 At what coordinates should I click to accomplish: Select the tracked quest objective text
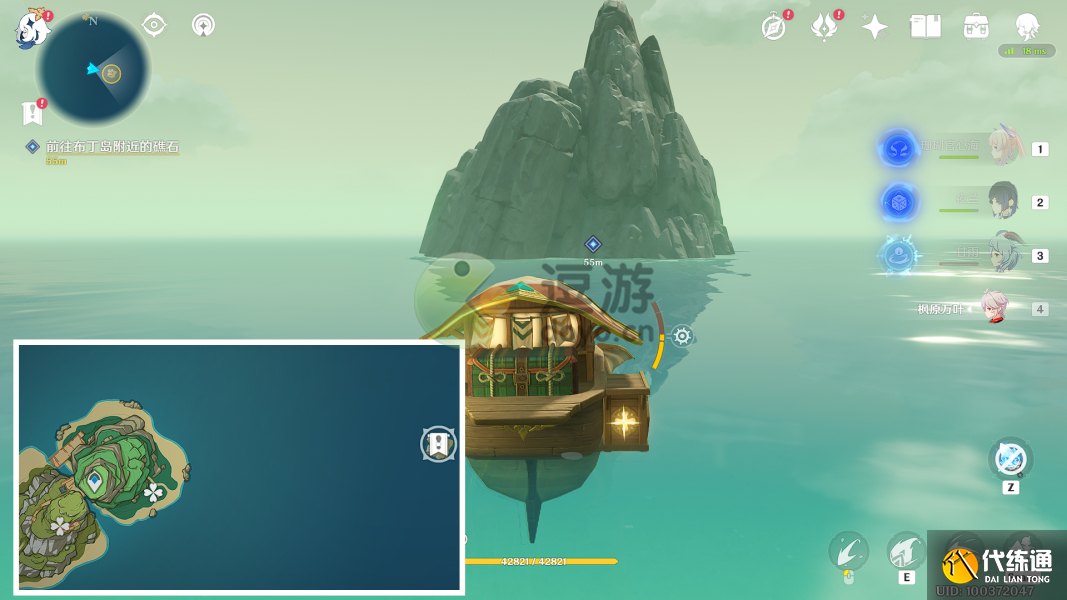pos(112,147)
